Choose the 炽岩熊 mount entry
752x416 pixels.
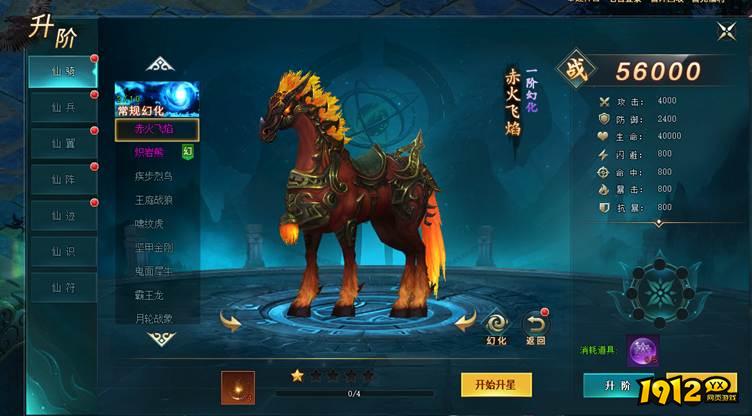[153, 152]
